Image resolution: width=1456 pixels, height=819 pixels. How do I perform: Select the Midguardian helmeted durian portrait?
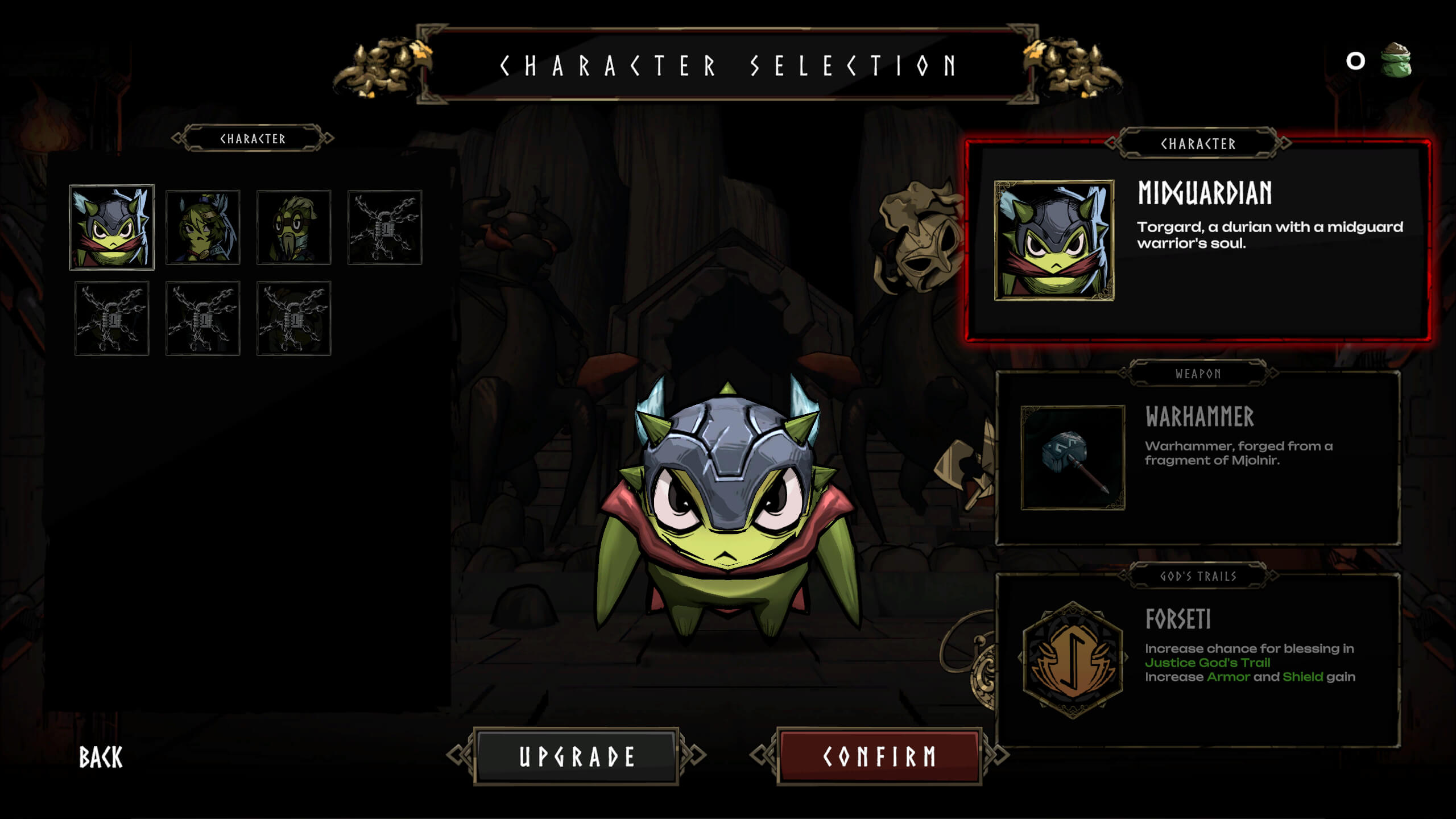click(112, 227)
